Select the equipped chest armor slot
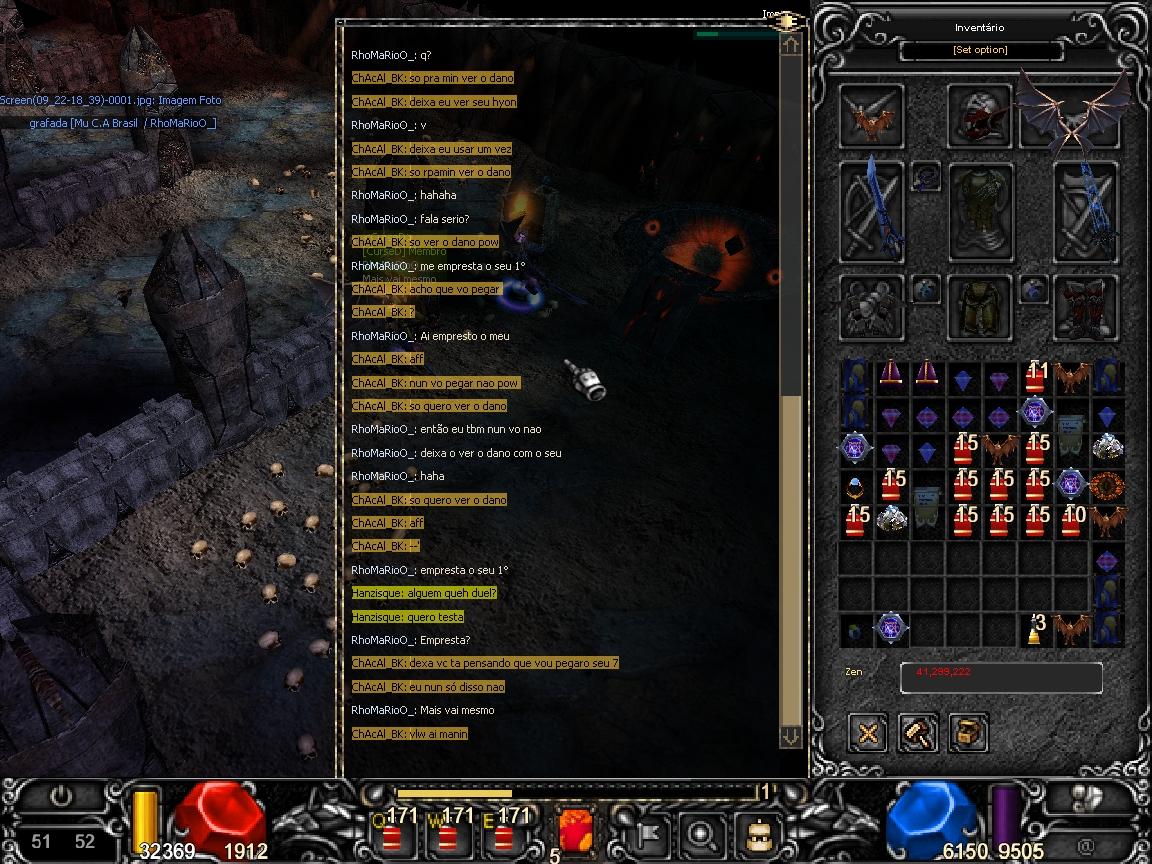Viewport: 1152px width, 864px height. coord(980,212)
